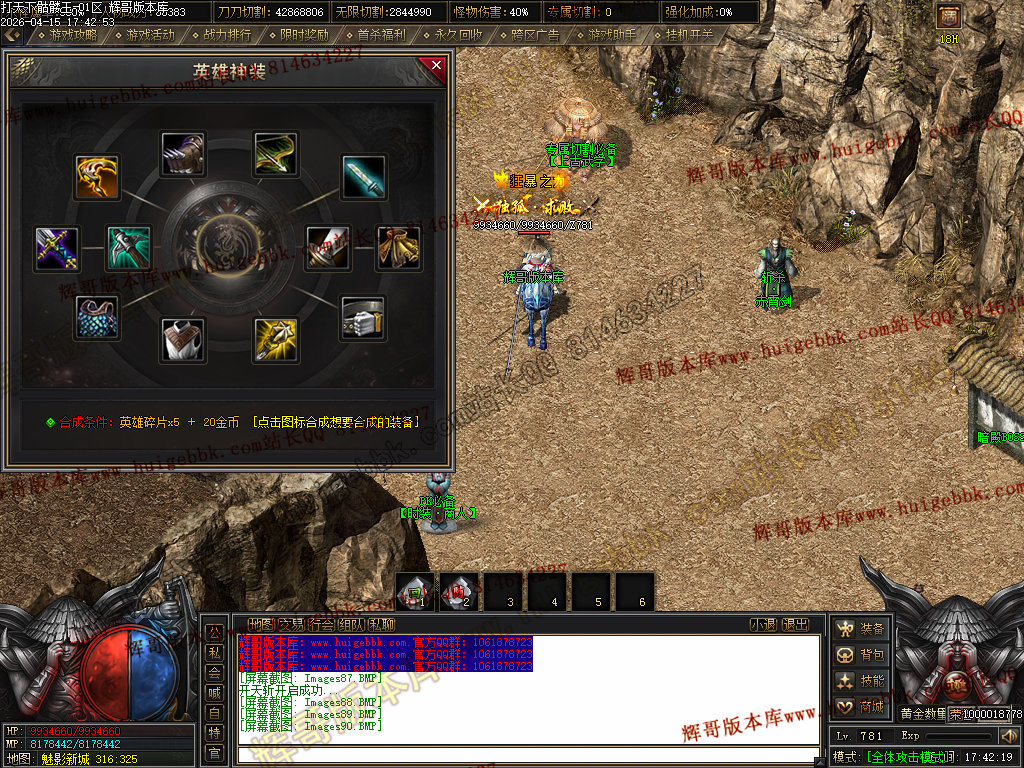The width and height of the screenshot is (1024, 768).
Task: Toggle the 挂机开关 auto-play menu
Action: tap(690, 35)
